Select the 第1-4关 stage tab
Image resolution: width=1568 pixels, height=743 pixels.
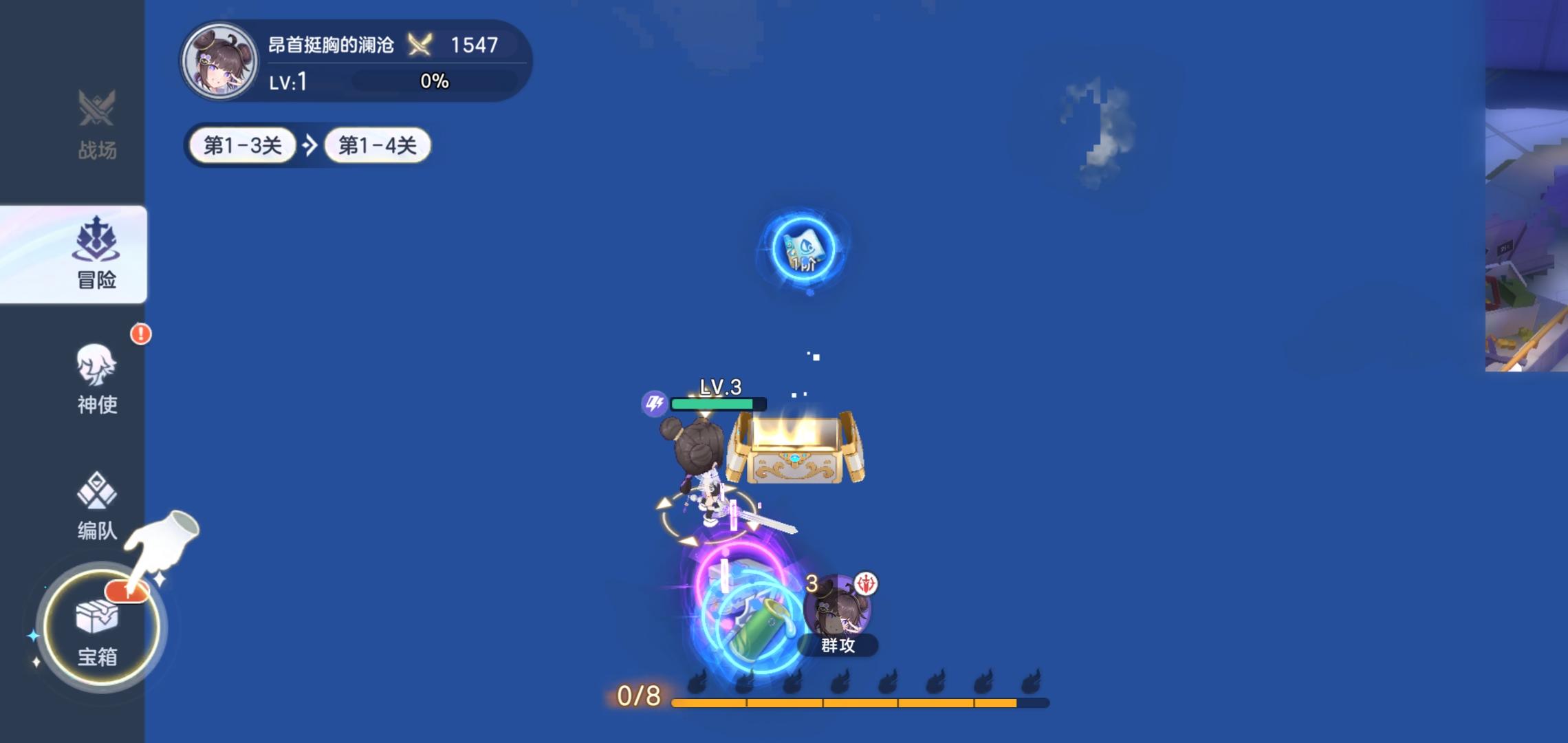point(377,145)
